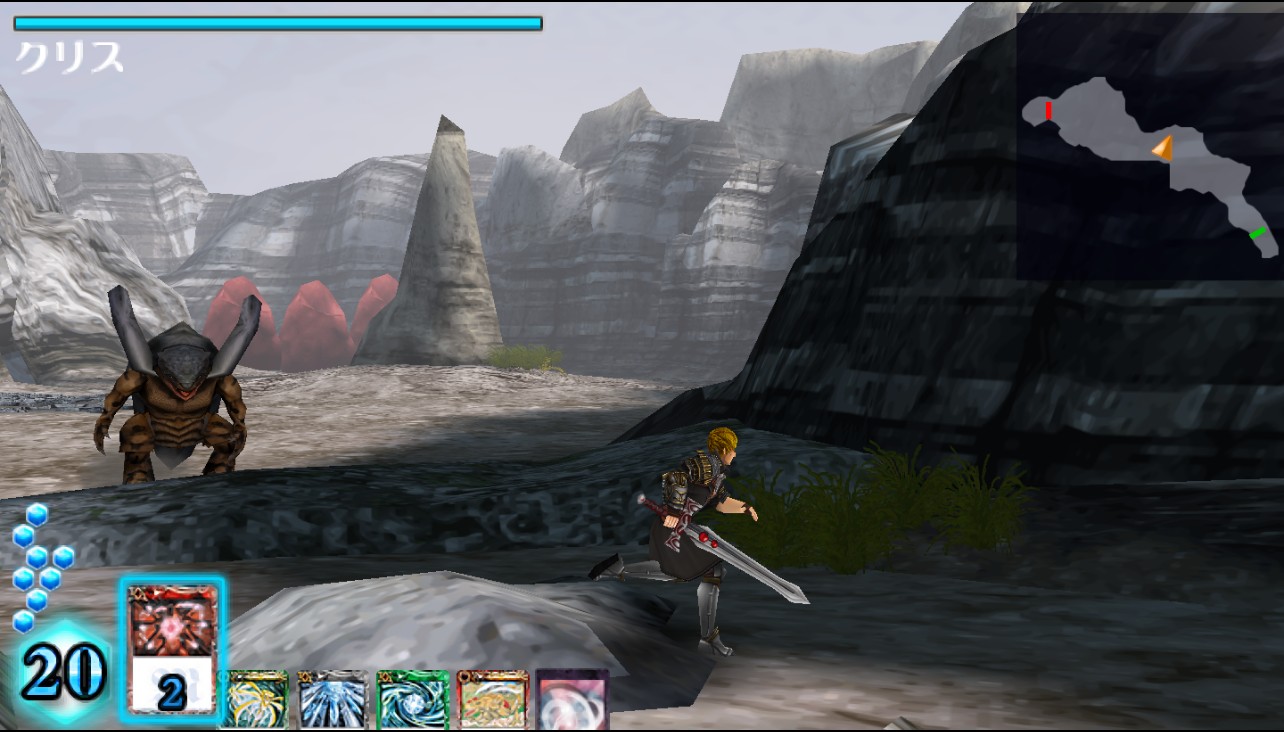Click the green exit marker on minimap
1284x732 pixels.
(x=1258, y=233)
